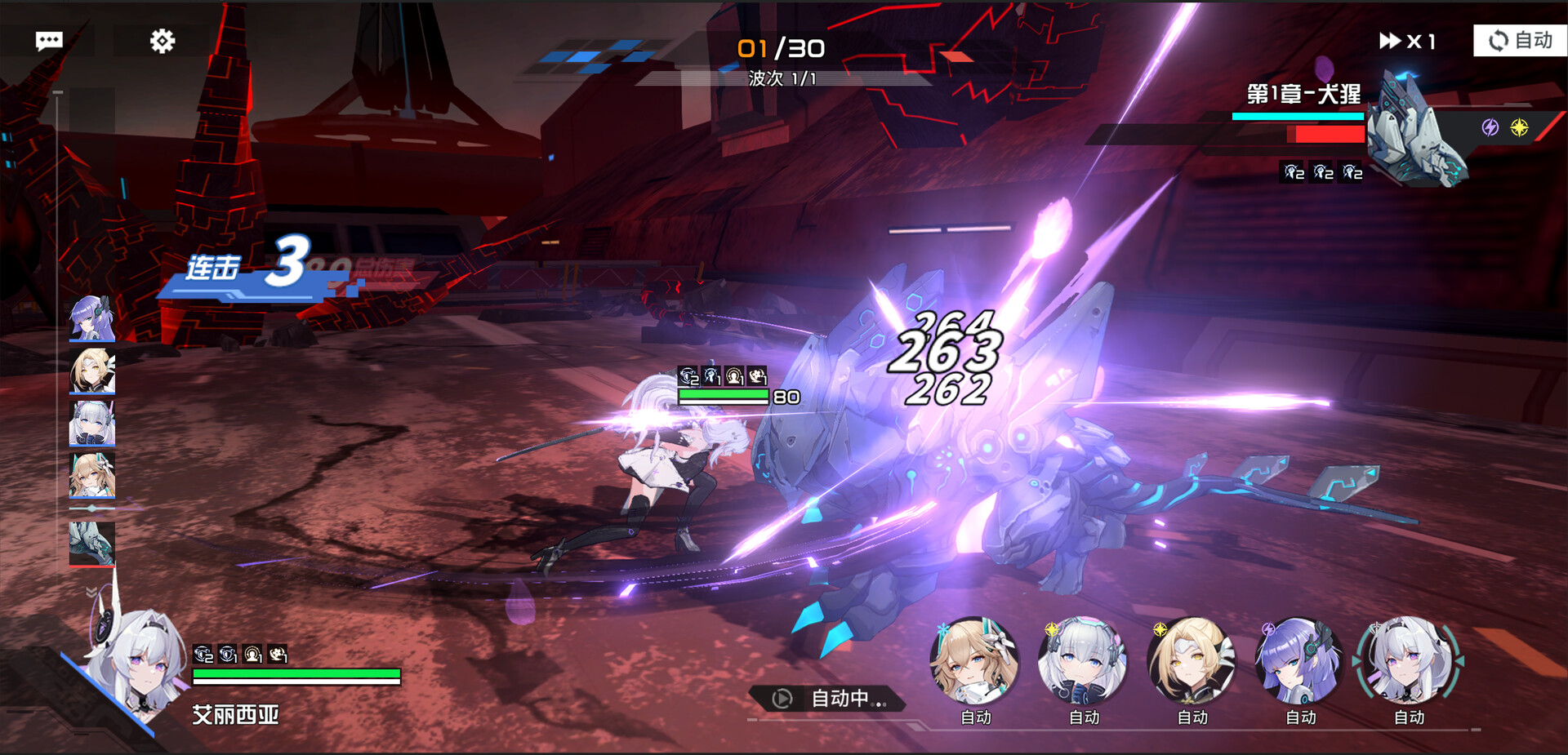Click the 自动中 auto-play indicator
The height and width of the screenshot is (755, 1568).
pos(830,699)
